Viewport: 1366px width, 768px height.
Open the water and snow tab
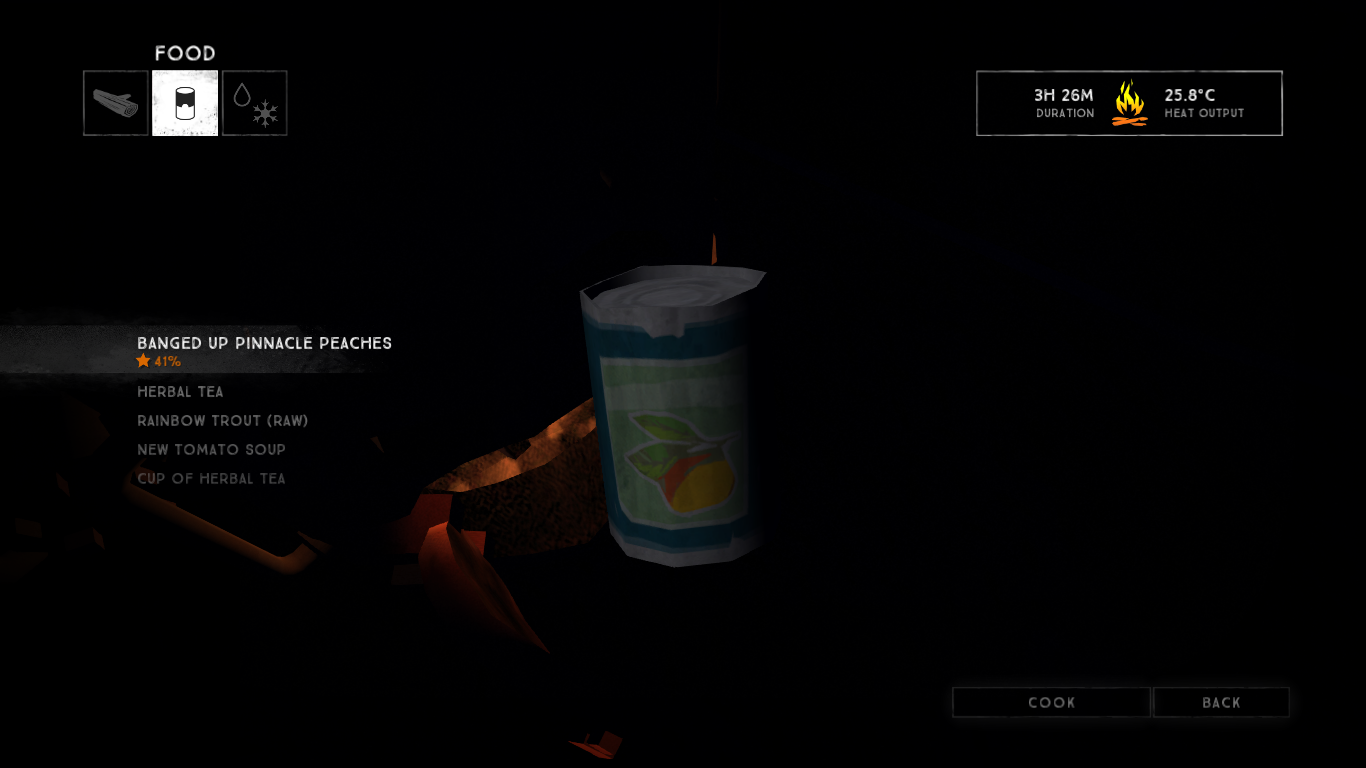(x=255, y=103)
